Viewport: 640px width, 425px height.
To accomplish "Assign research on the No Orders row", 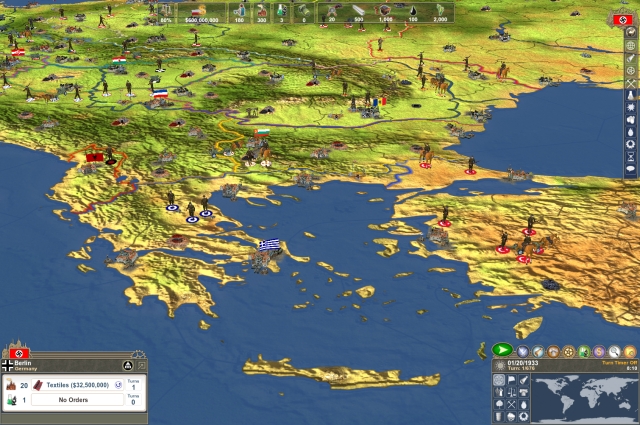I will click(x=76, y=400).
